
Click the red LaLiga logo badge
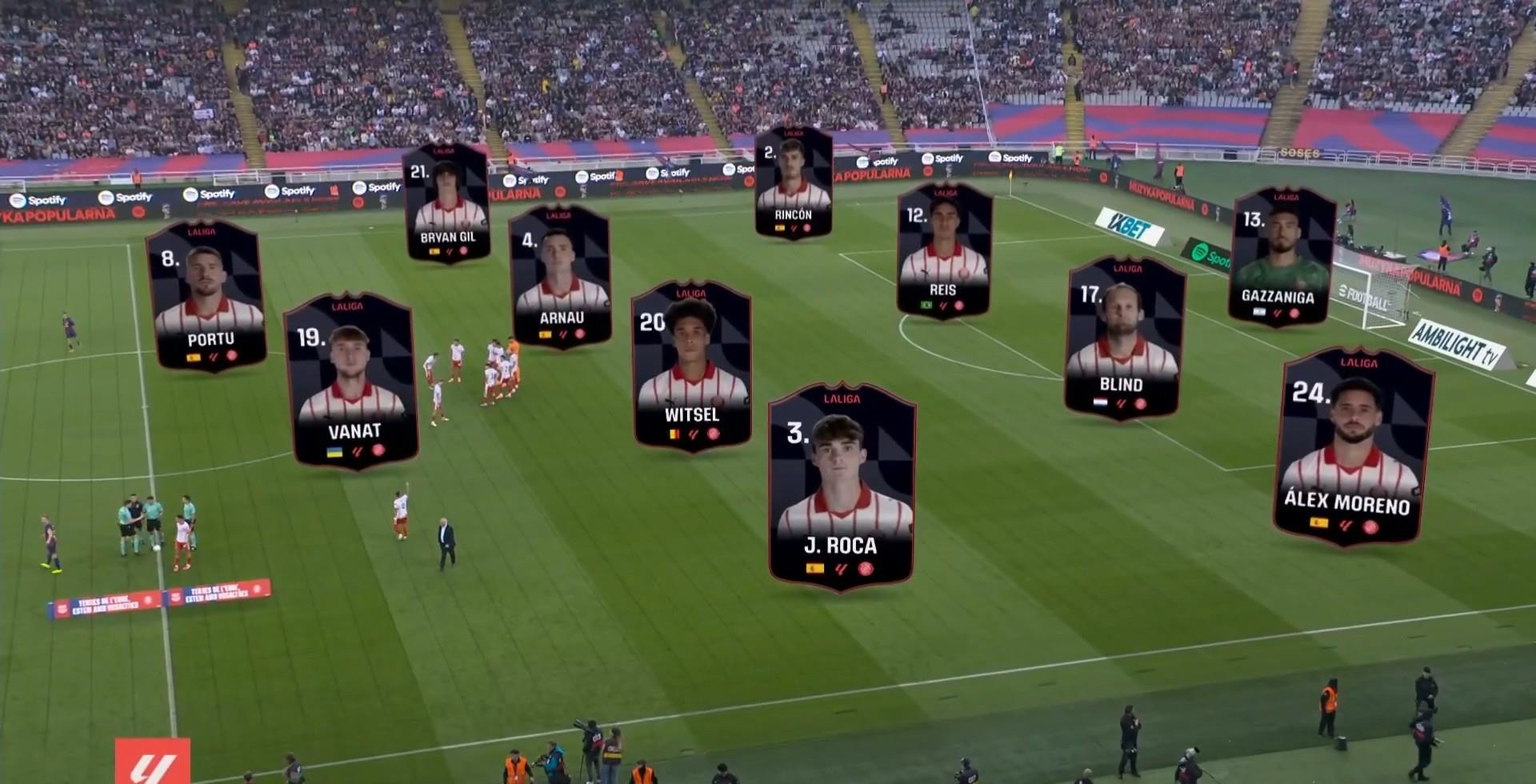point(152,761)
